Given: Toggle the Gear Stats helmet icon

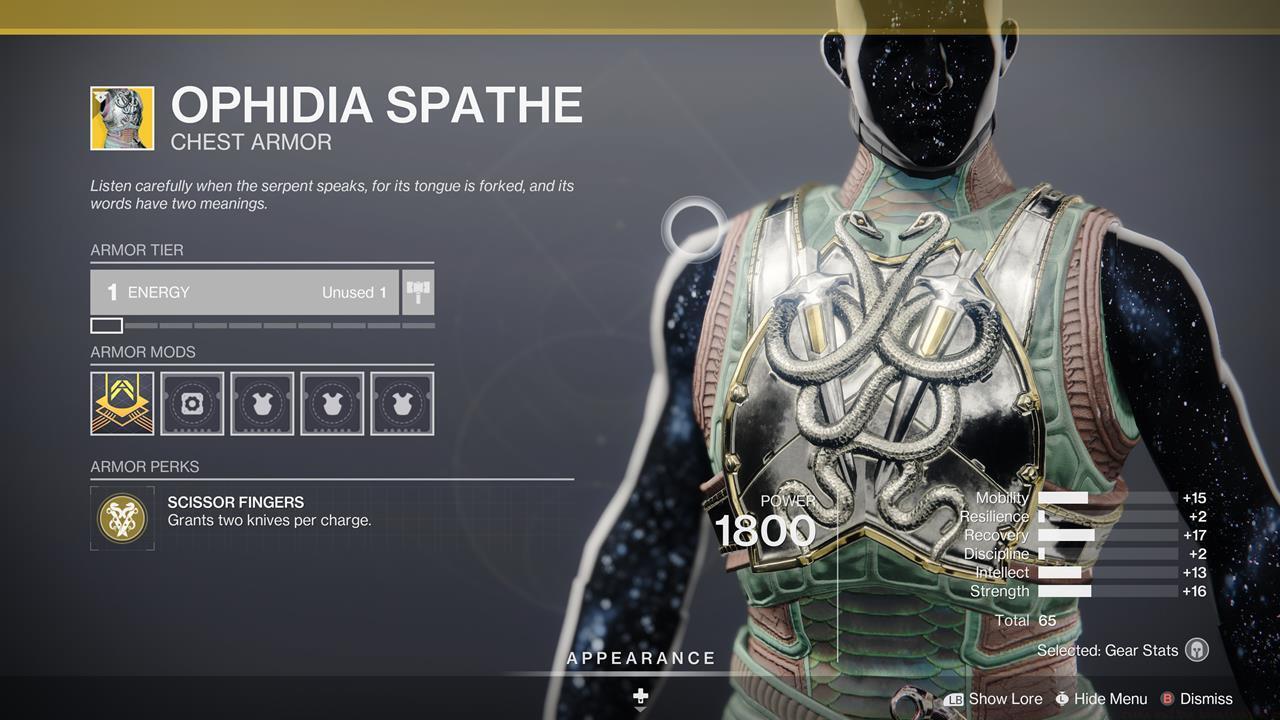Looking at the screenshot, I should coord(1196,650).
